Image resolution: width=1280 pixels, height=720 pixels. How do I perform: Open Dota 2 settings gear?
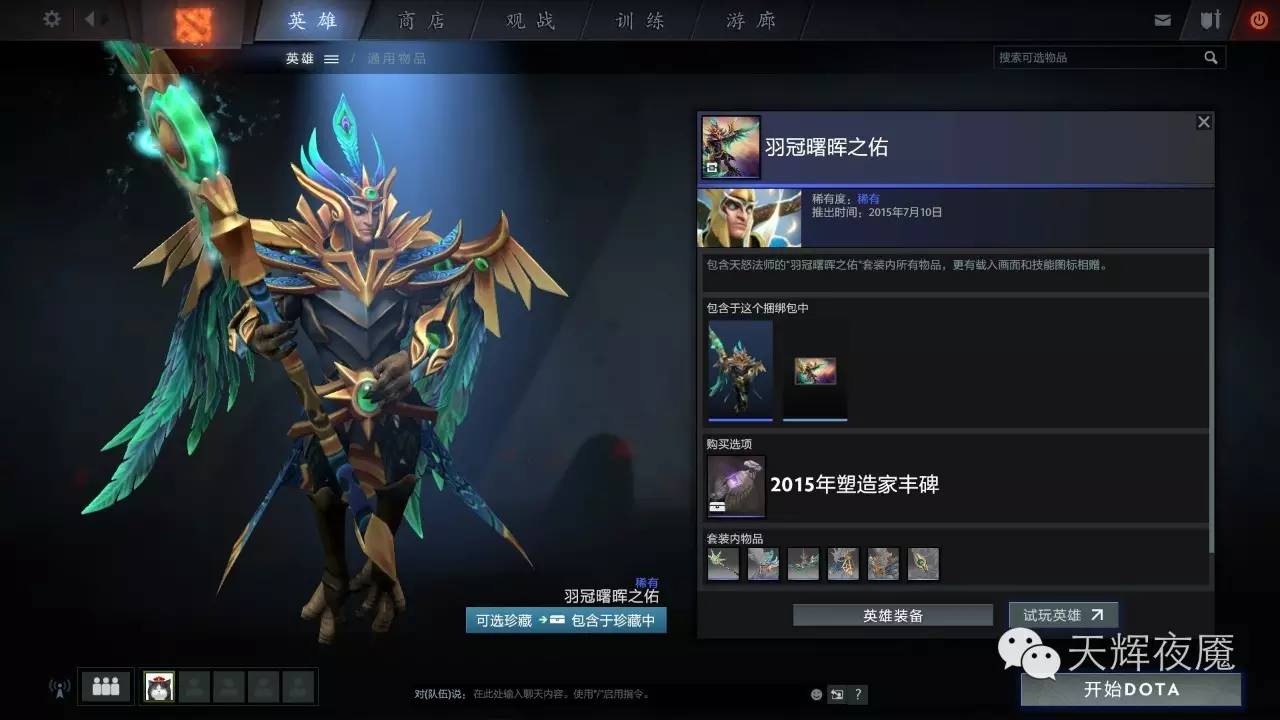50,18
